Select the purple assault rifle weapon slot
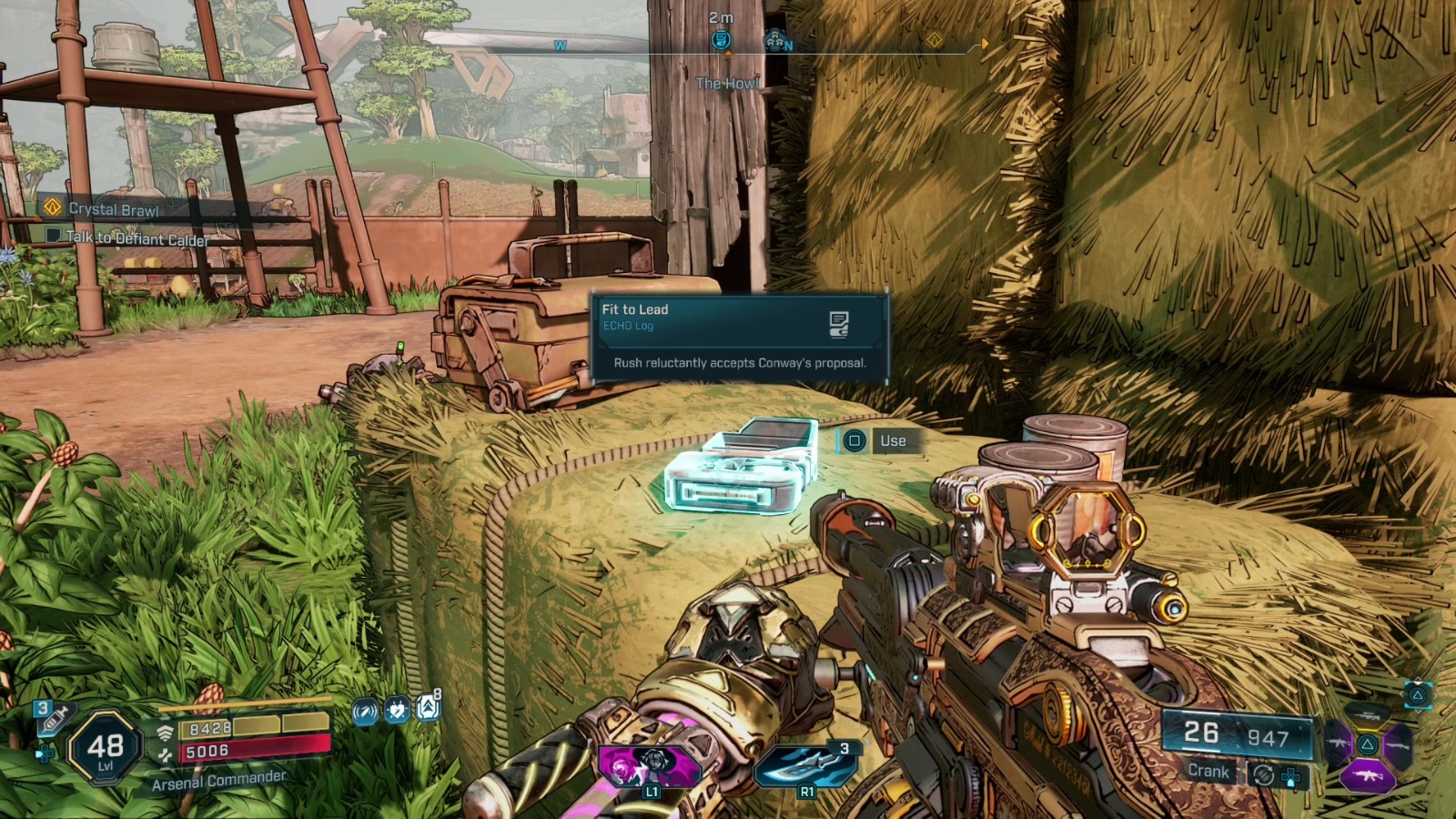Screen dimensions: 1456x819 click(1368, 775)
